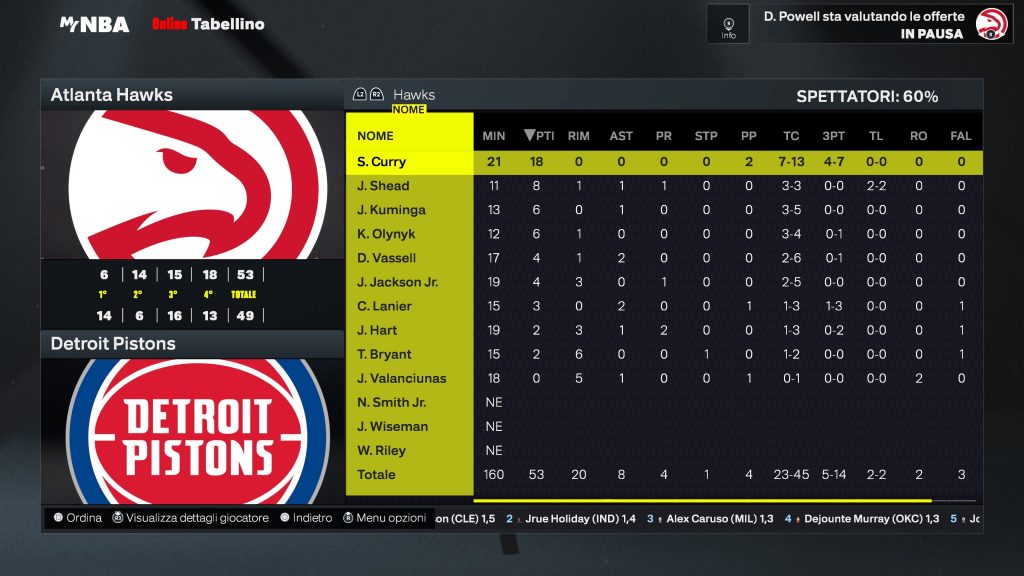This screenshot has height=576, width=1024.
Task: Pick T. Bryant from the box score
Action: point(383,354)
